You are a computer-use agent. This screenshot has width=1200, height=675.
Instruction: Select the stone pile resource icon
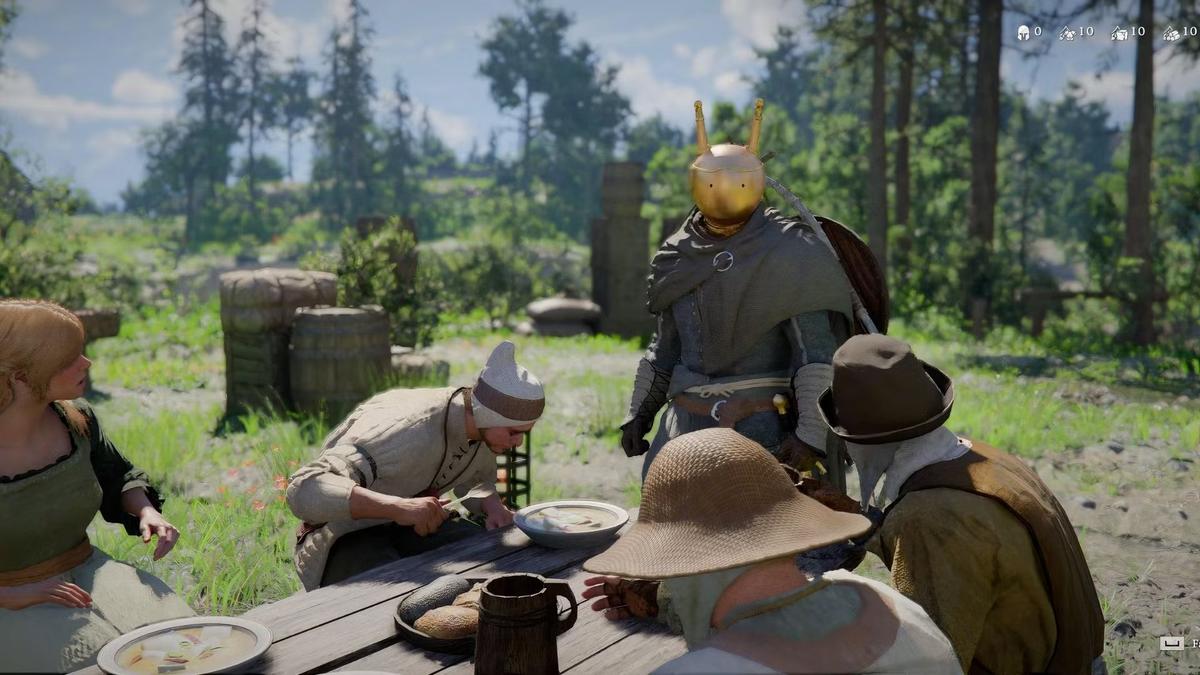1068,34
